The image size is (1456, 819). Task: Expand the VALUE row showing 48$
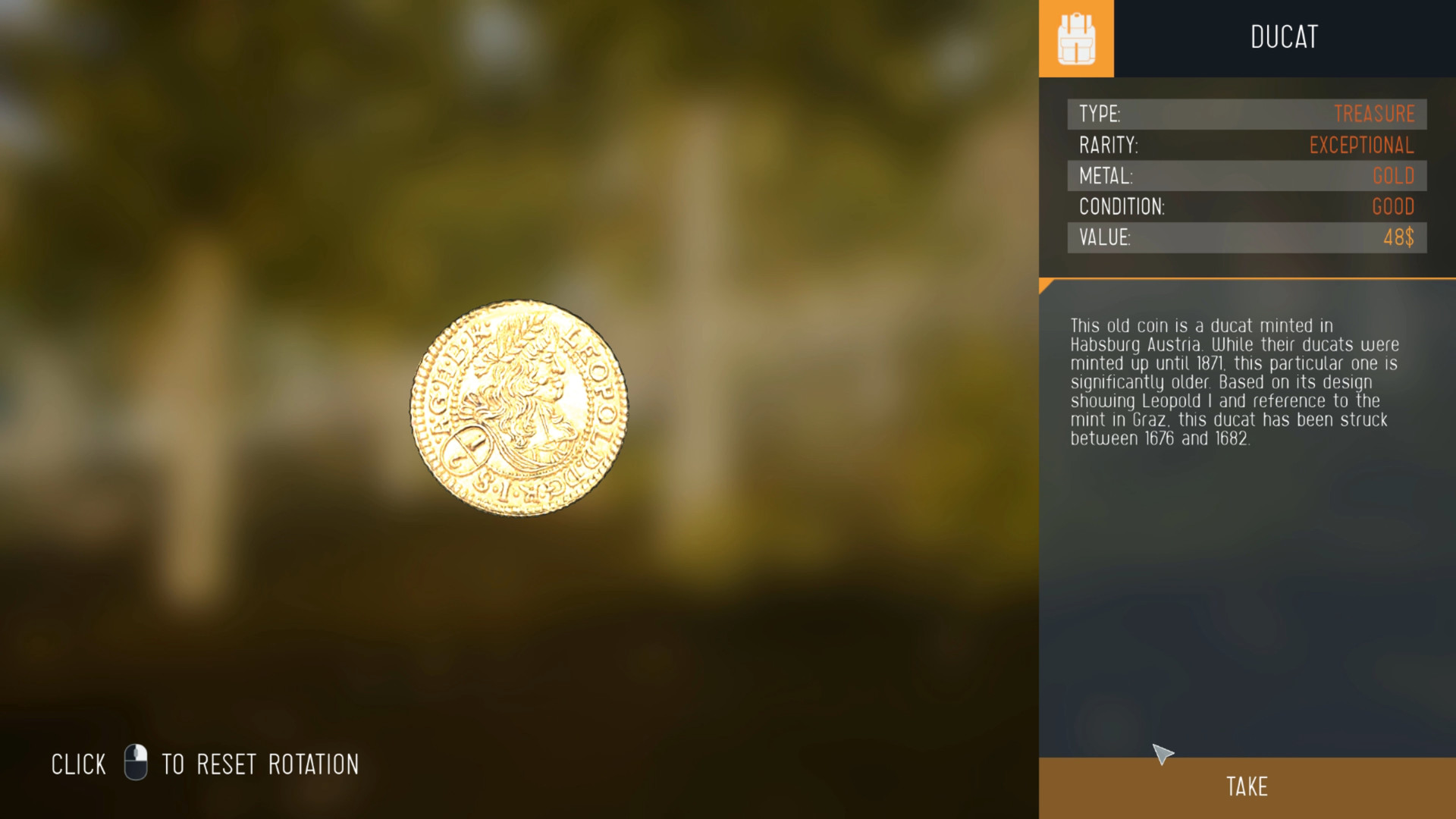(x=1246, y=237)
